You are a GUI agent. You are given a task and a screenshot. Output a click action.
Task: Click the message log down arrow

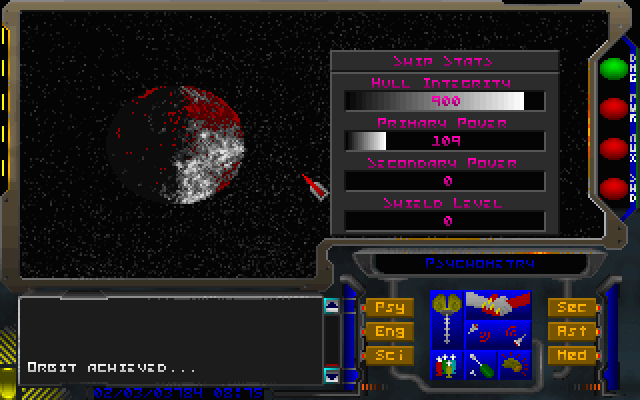[332, 375]
